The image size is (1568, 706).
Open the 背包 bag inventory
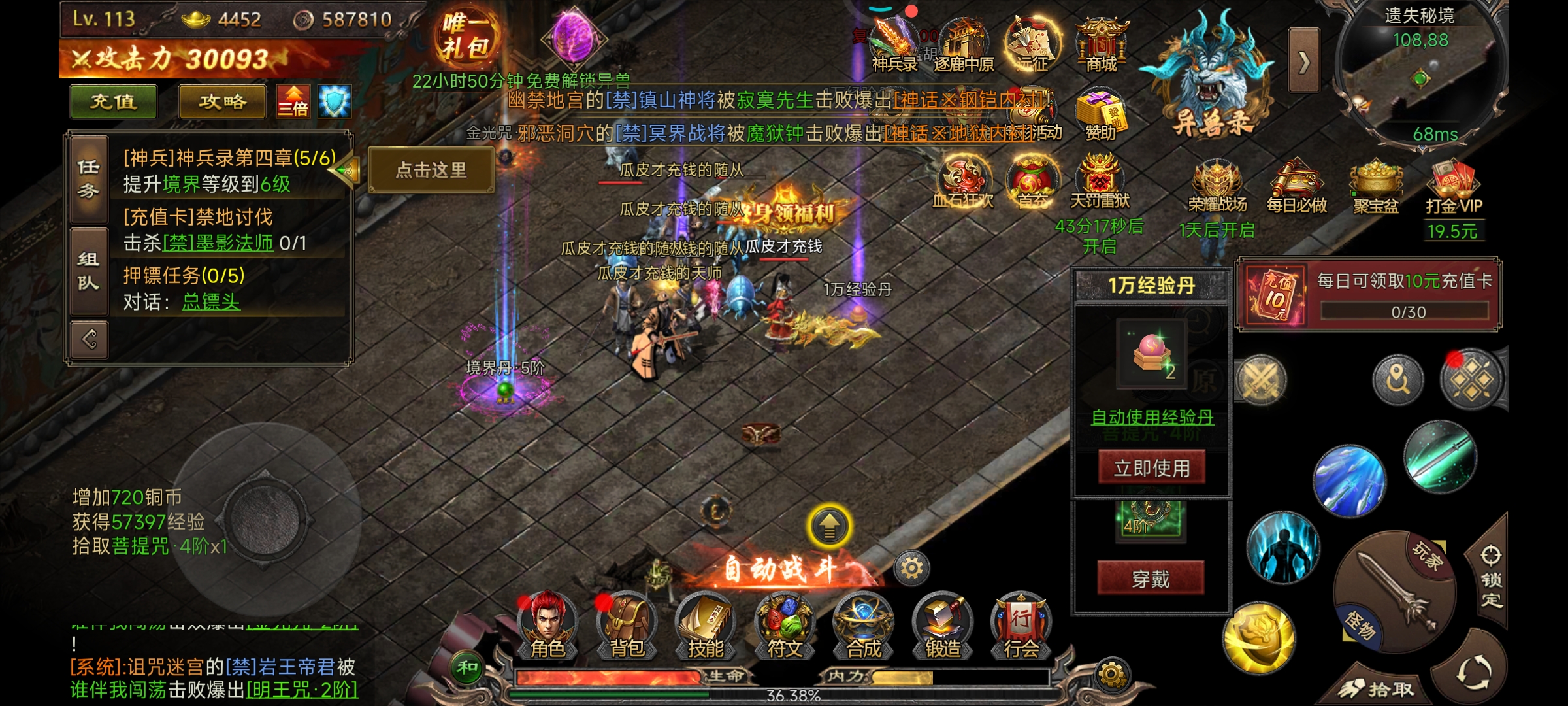pos(627,625)
